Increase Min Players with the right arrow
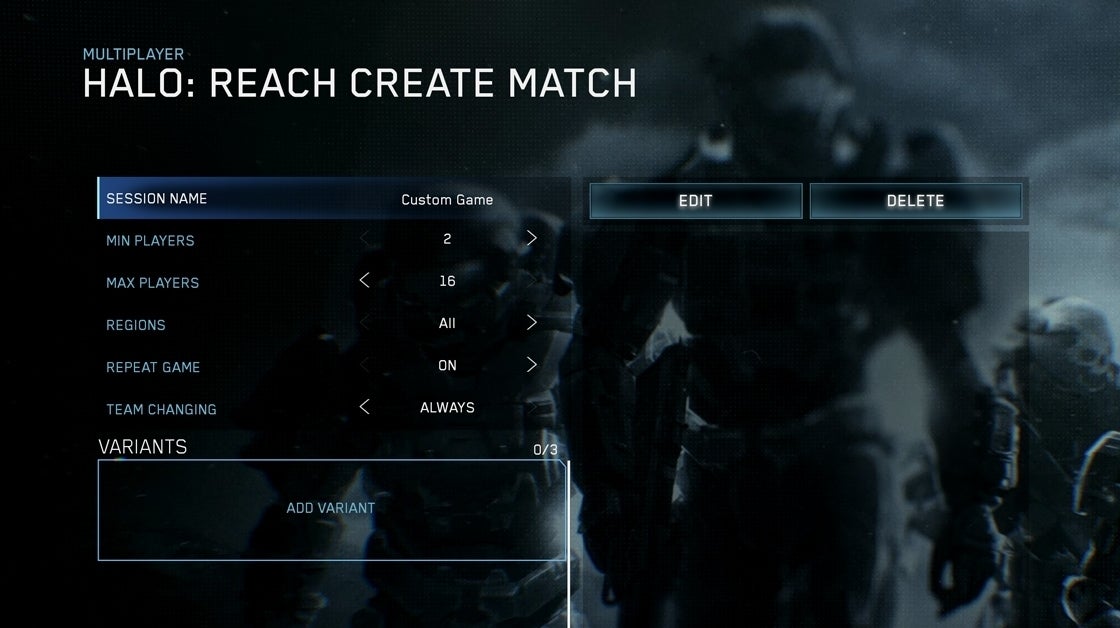Viewport: 1120px width, 628px height. (531, 239)
